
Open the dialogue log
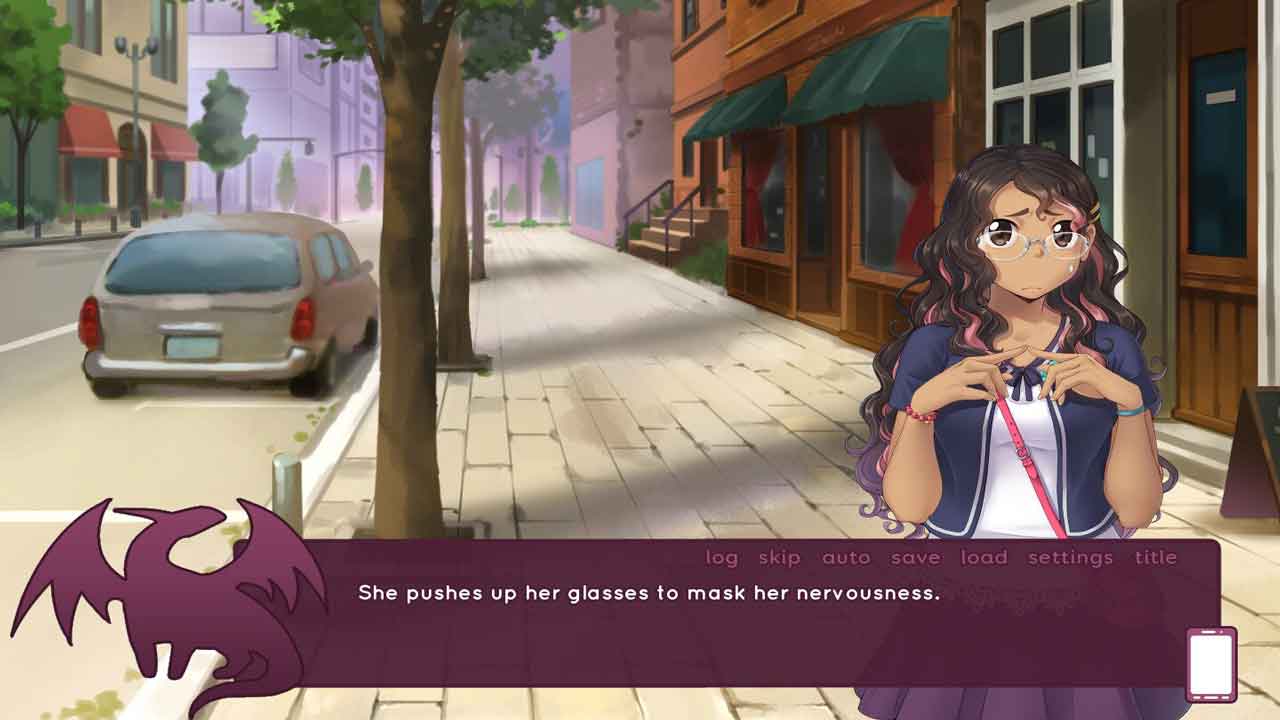pyautogui.click(x=721, y=558)
